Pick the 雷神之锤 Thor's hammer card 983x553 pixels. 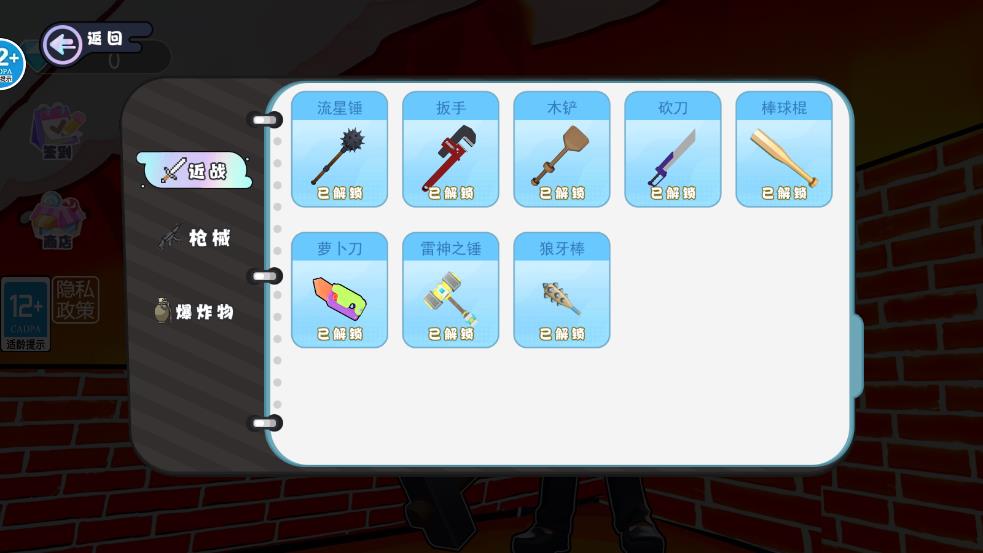coord(450,290)
